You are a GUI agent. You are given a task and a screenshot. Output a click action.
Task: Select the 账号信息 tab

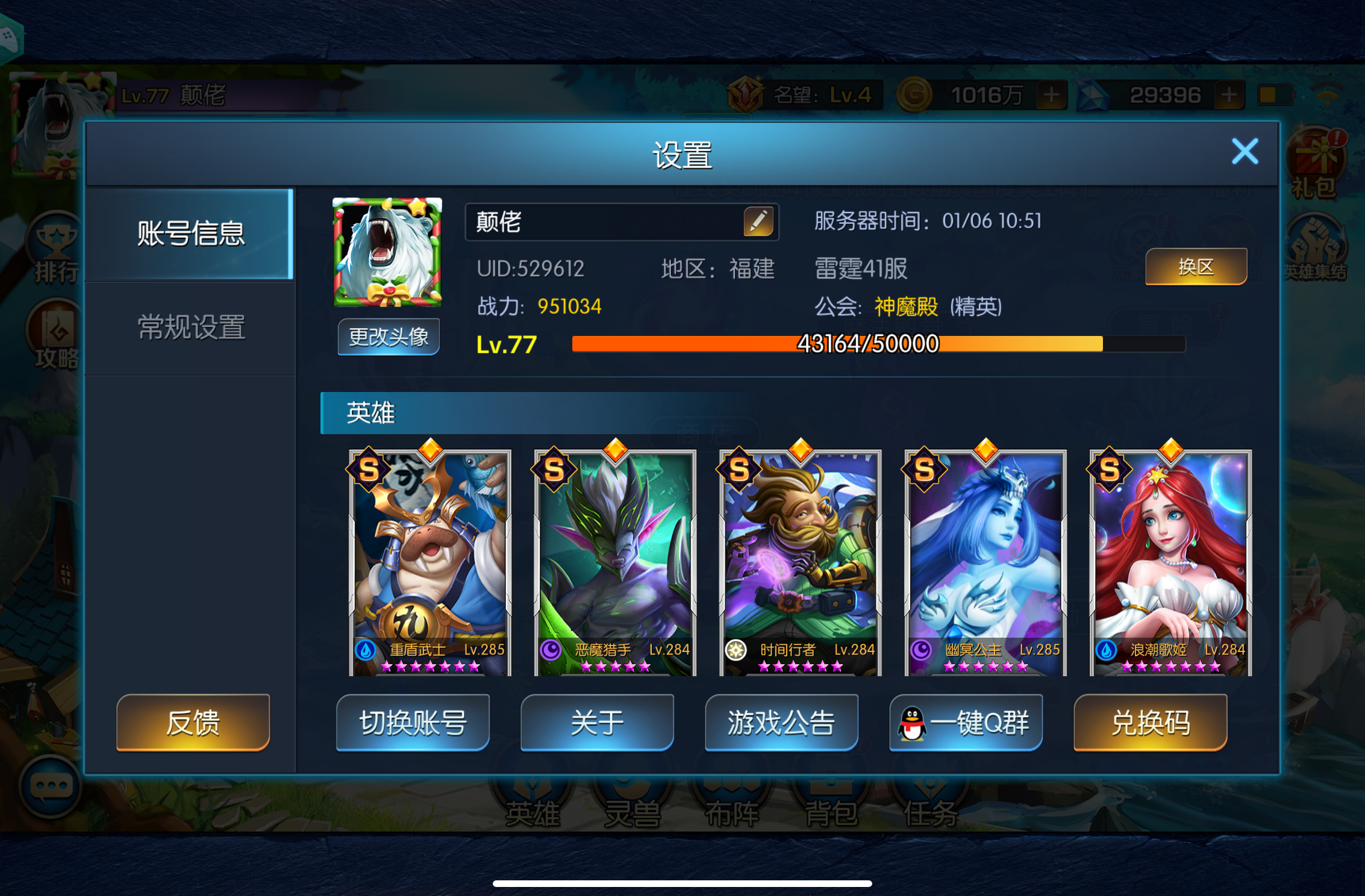pos(190,235)
